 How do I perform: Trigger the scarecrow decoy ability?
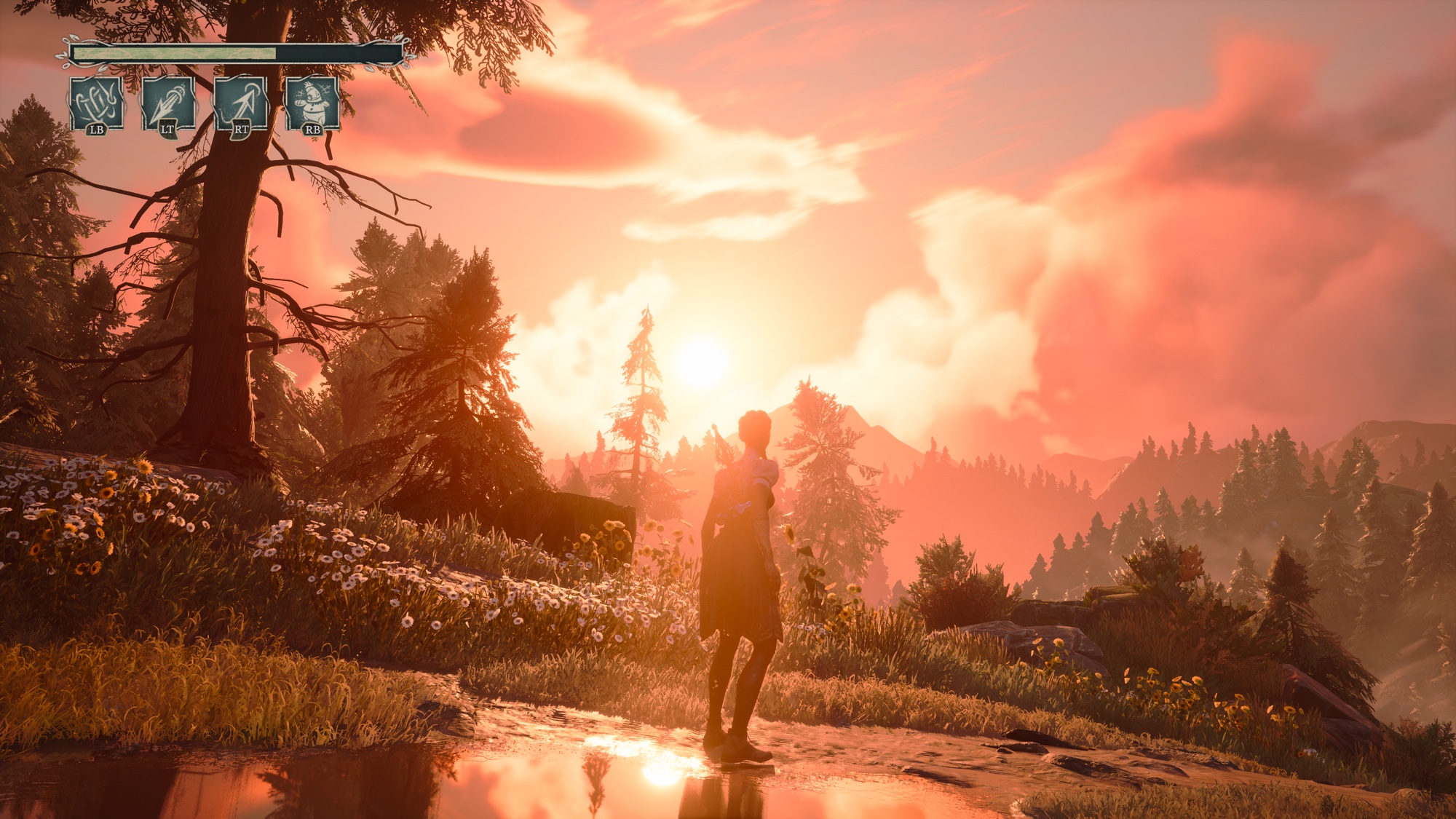coord(312,104)
